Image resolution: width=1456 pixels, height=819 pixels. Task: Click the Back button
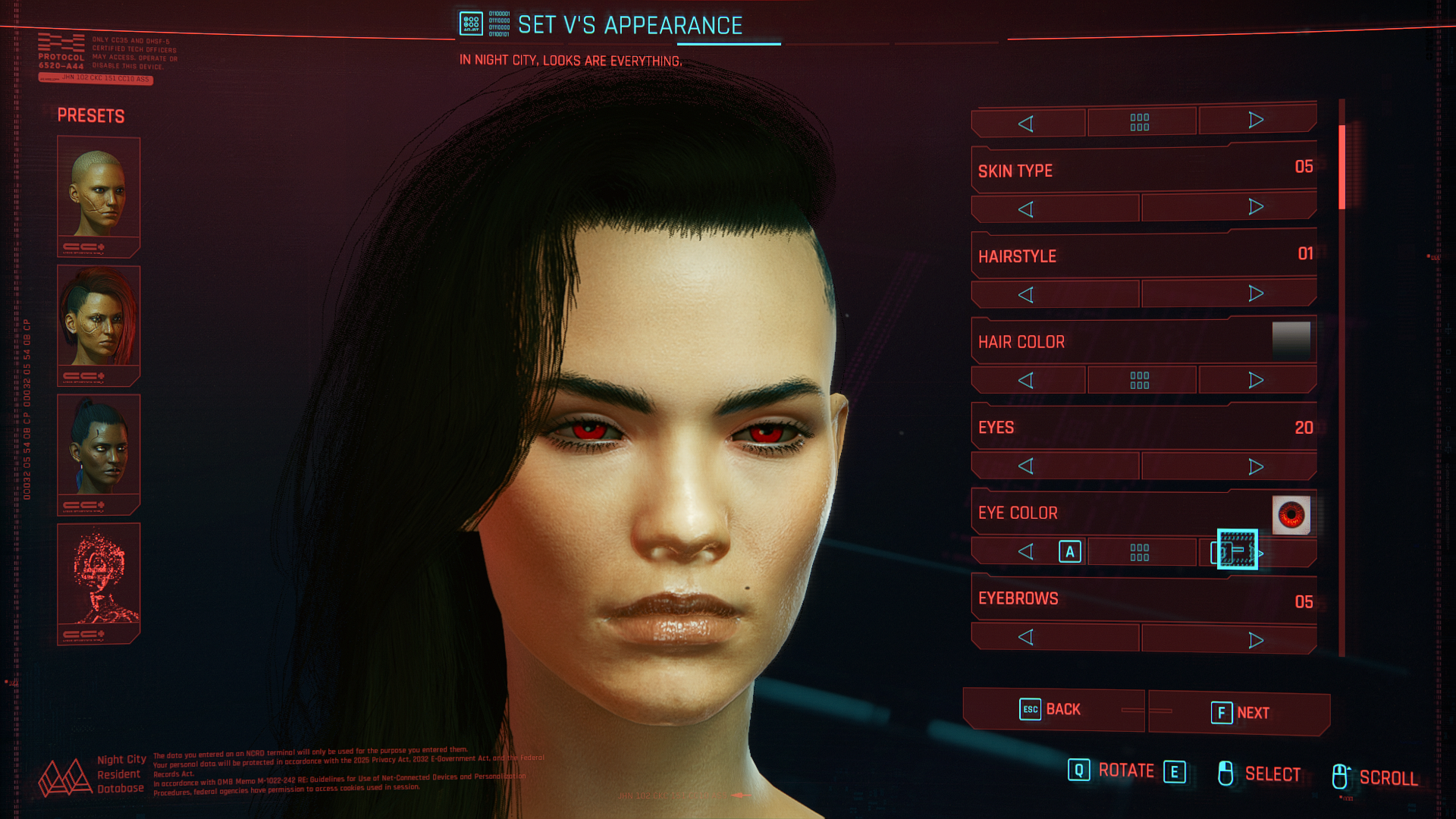coord(1053,710)
